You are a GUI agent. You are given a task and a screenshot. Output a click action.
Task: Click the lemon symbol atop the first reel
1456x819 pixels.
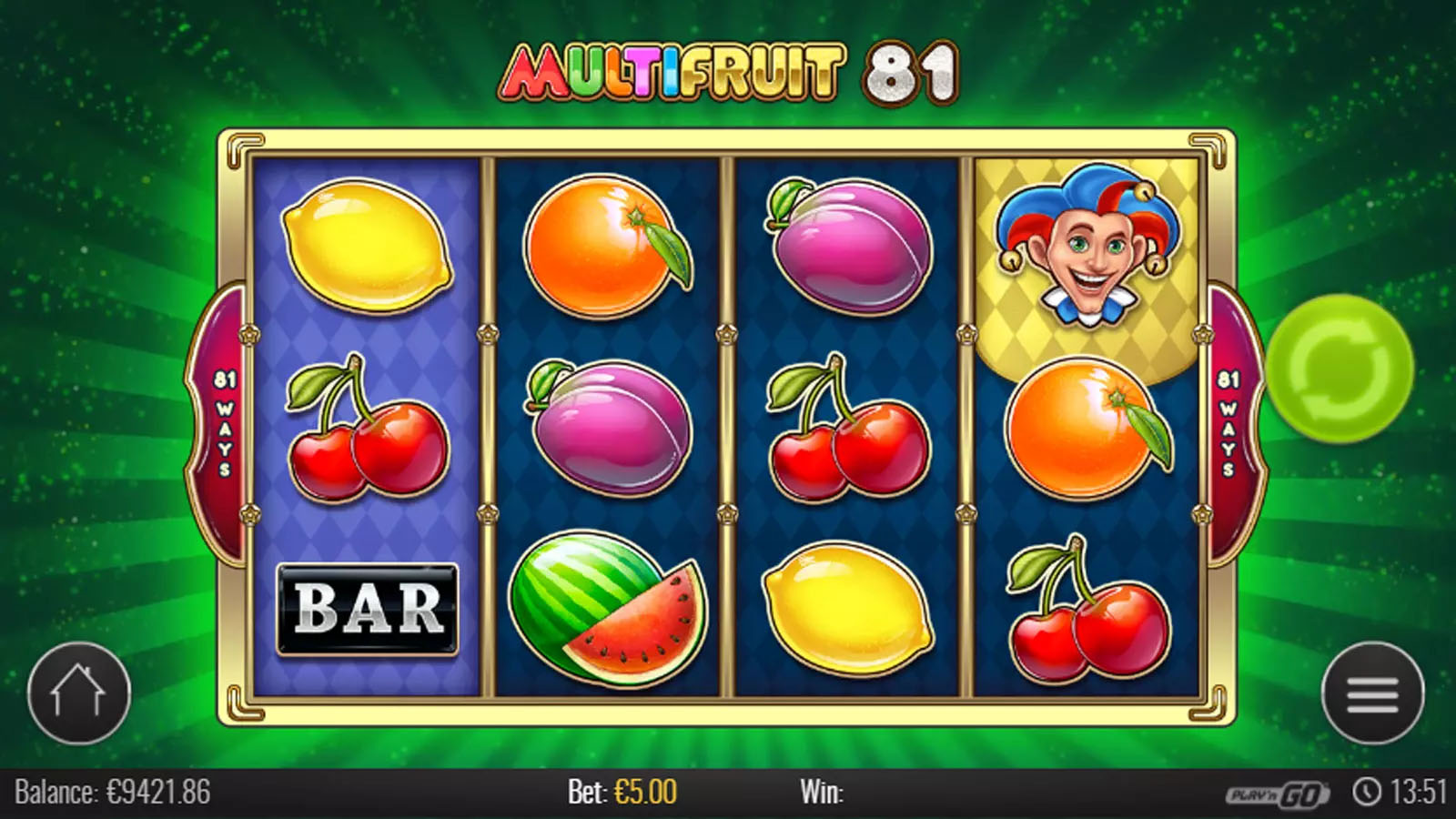point(368,246)
